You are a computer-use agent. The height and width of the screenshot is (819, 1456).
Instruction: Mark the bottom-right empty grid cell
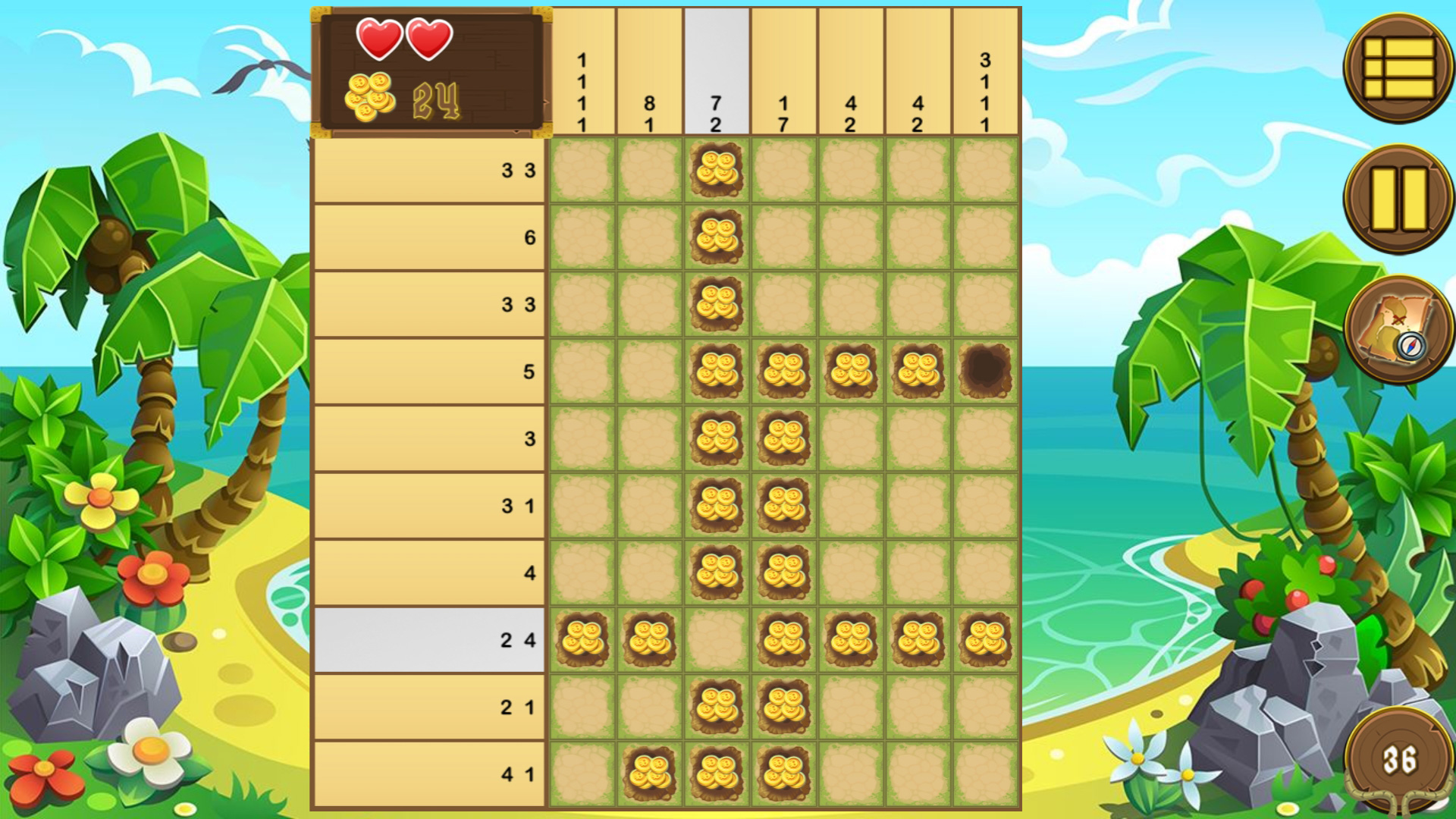986,773
